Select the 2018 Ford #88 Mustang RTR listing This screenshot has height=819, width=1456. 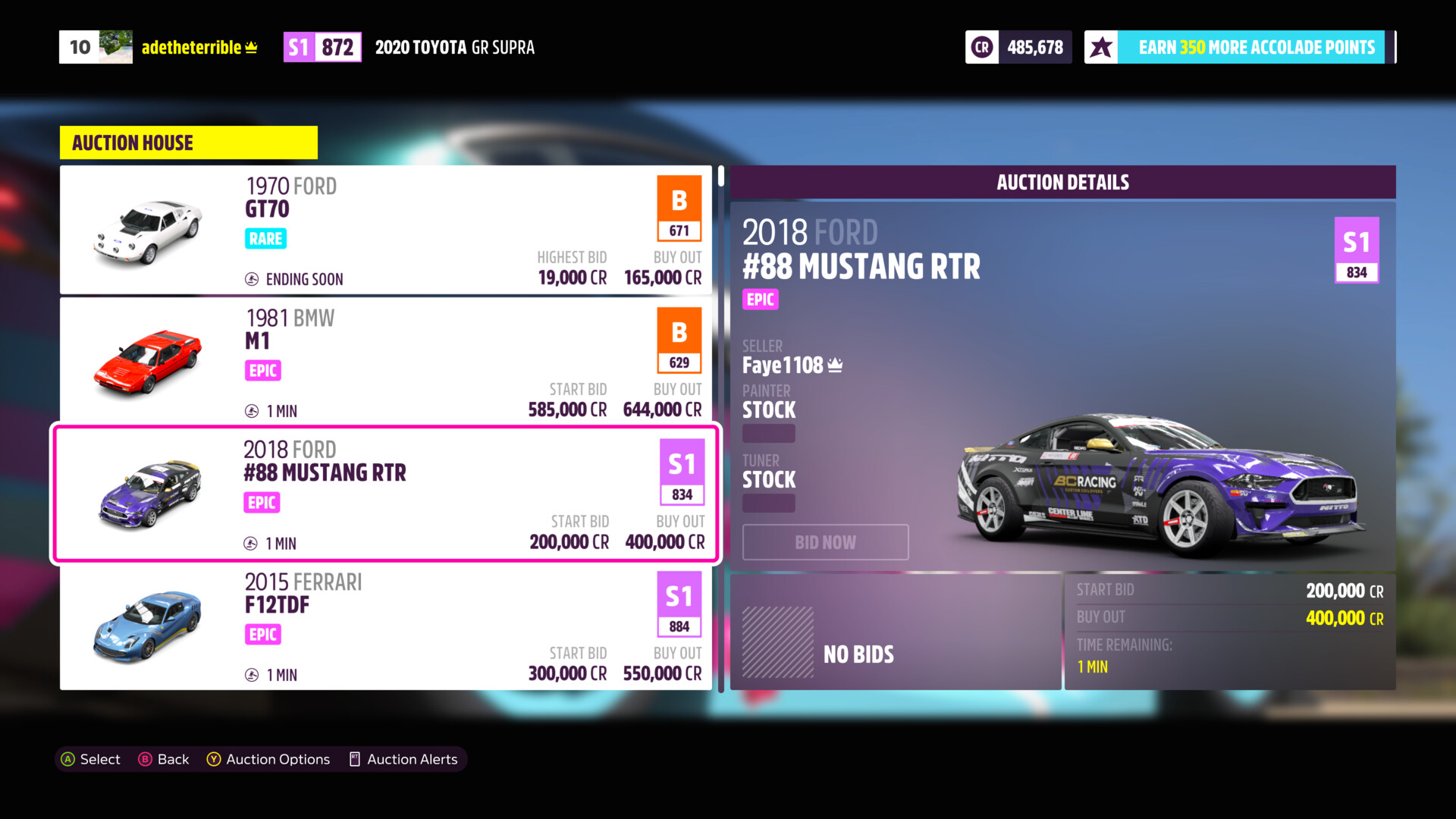click(x=385, y=494)
